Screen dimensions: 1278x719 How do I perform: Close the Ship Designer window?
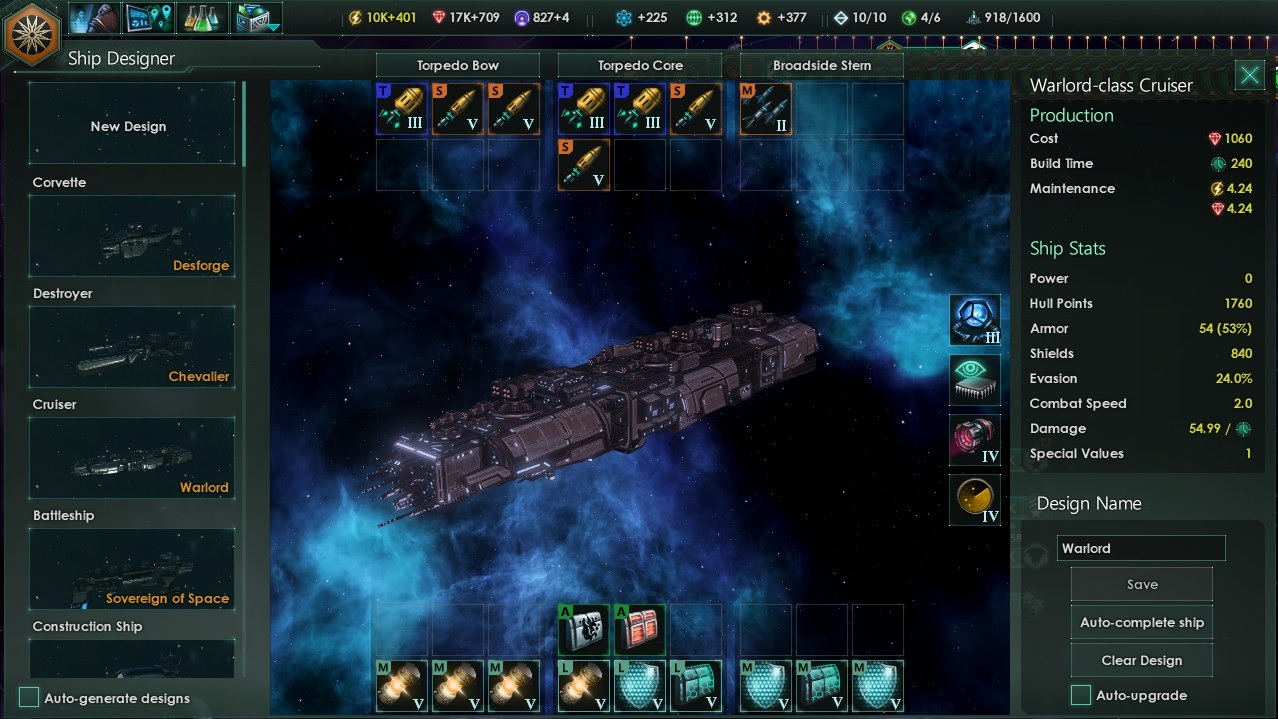[1249, 75]
